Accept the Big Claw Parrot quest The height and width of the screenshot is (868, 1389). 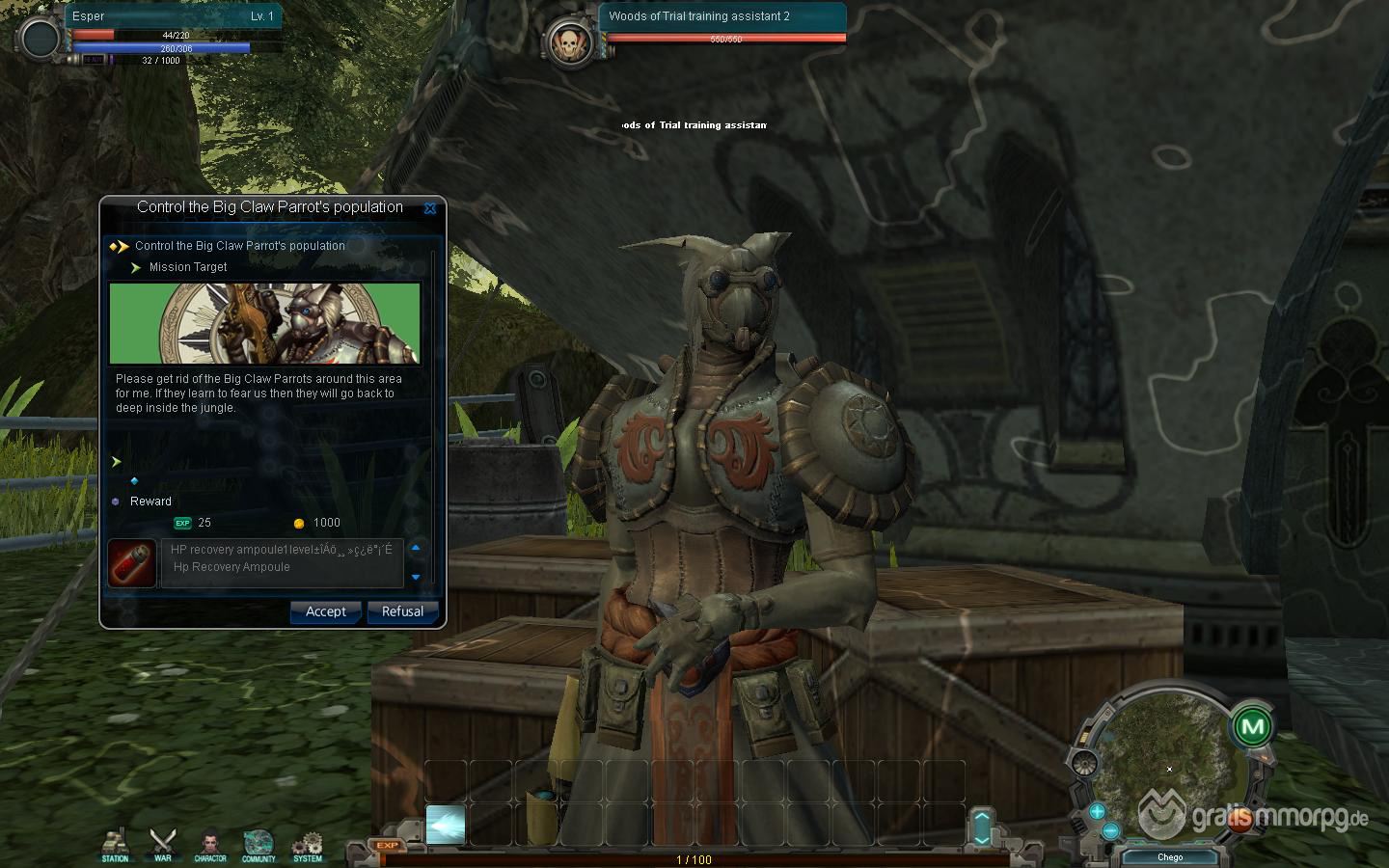point(325,611)
